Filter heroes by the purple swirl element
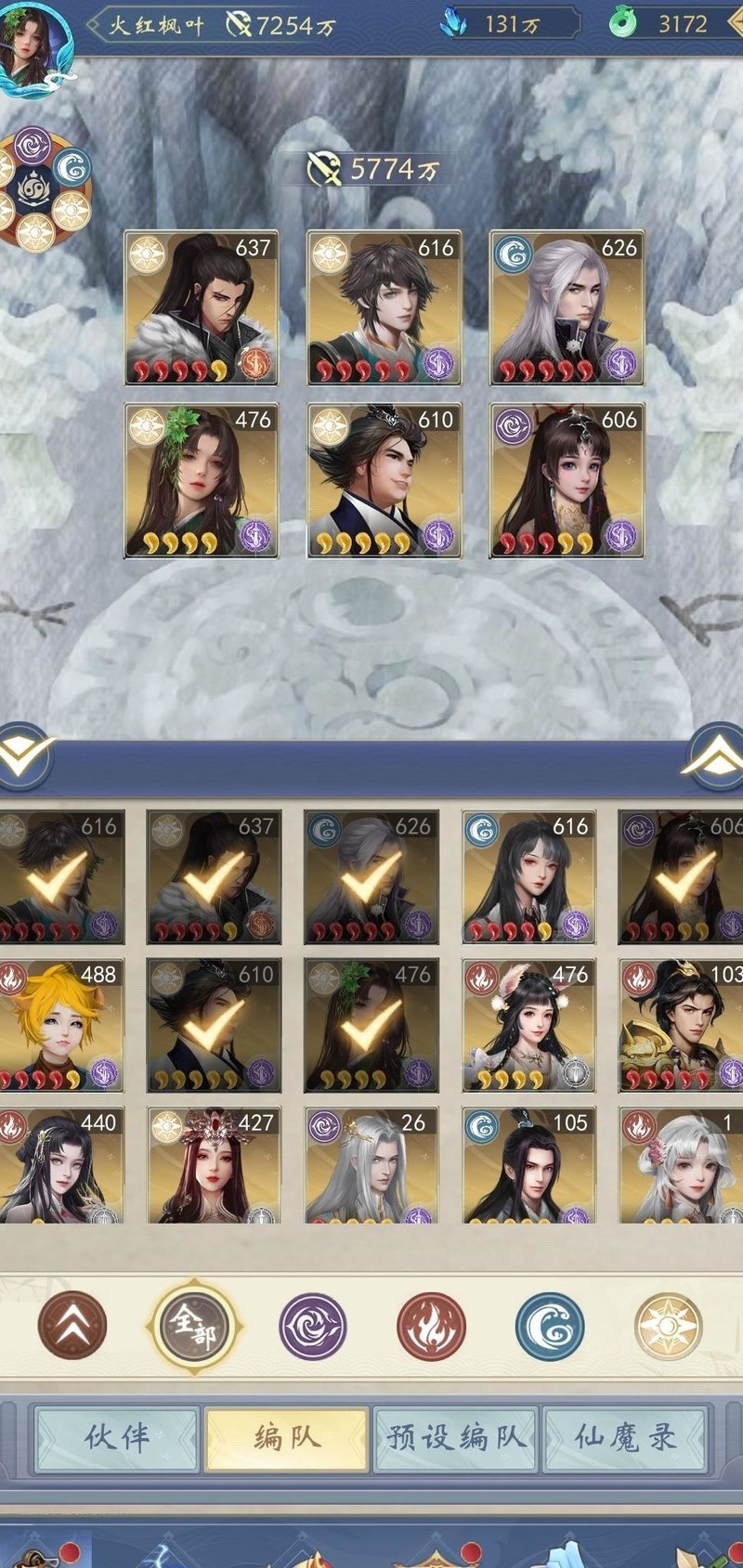 point(313,1326)
